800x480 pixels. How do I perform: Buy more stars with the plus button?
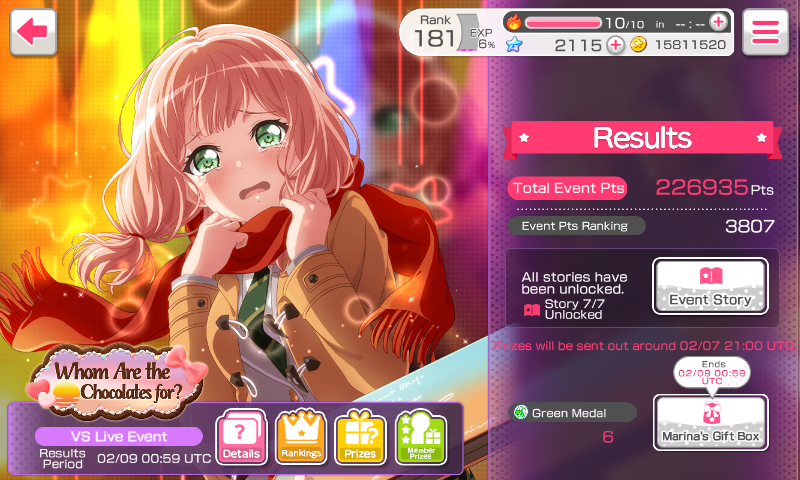615,45
